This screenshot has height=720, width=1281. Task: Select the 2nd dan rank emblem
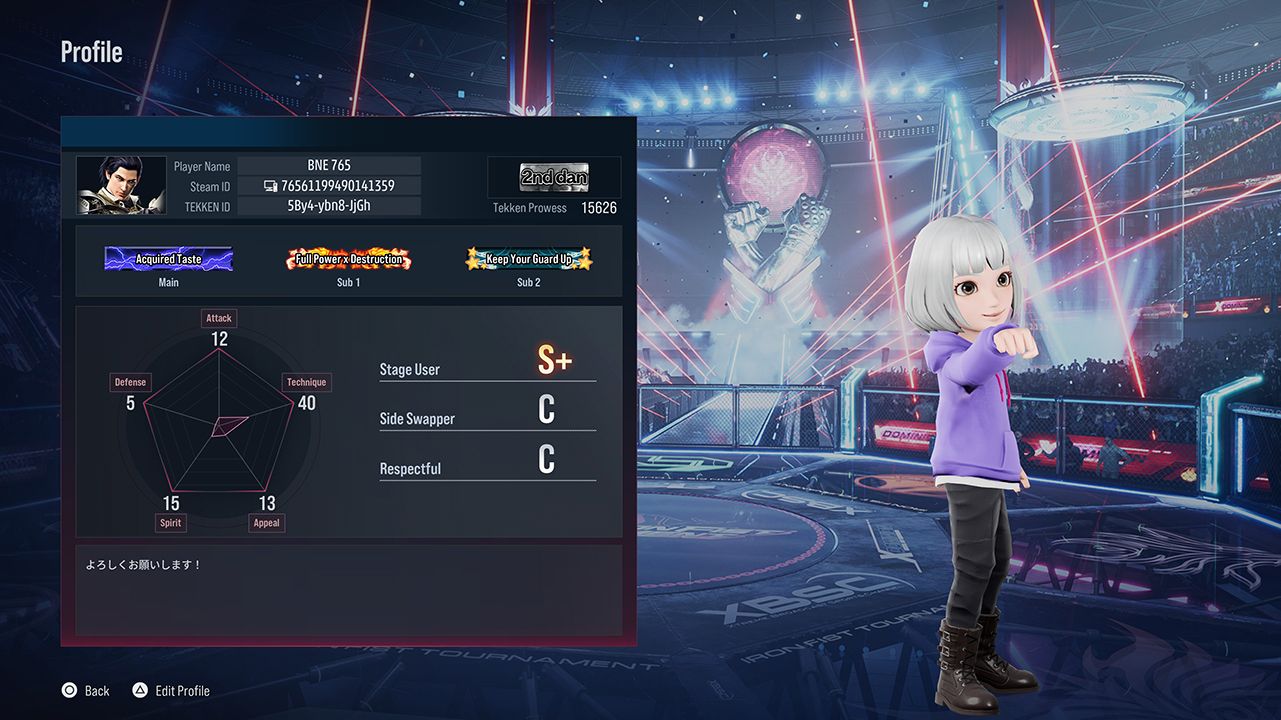coord(554,175)
